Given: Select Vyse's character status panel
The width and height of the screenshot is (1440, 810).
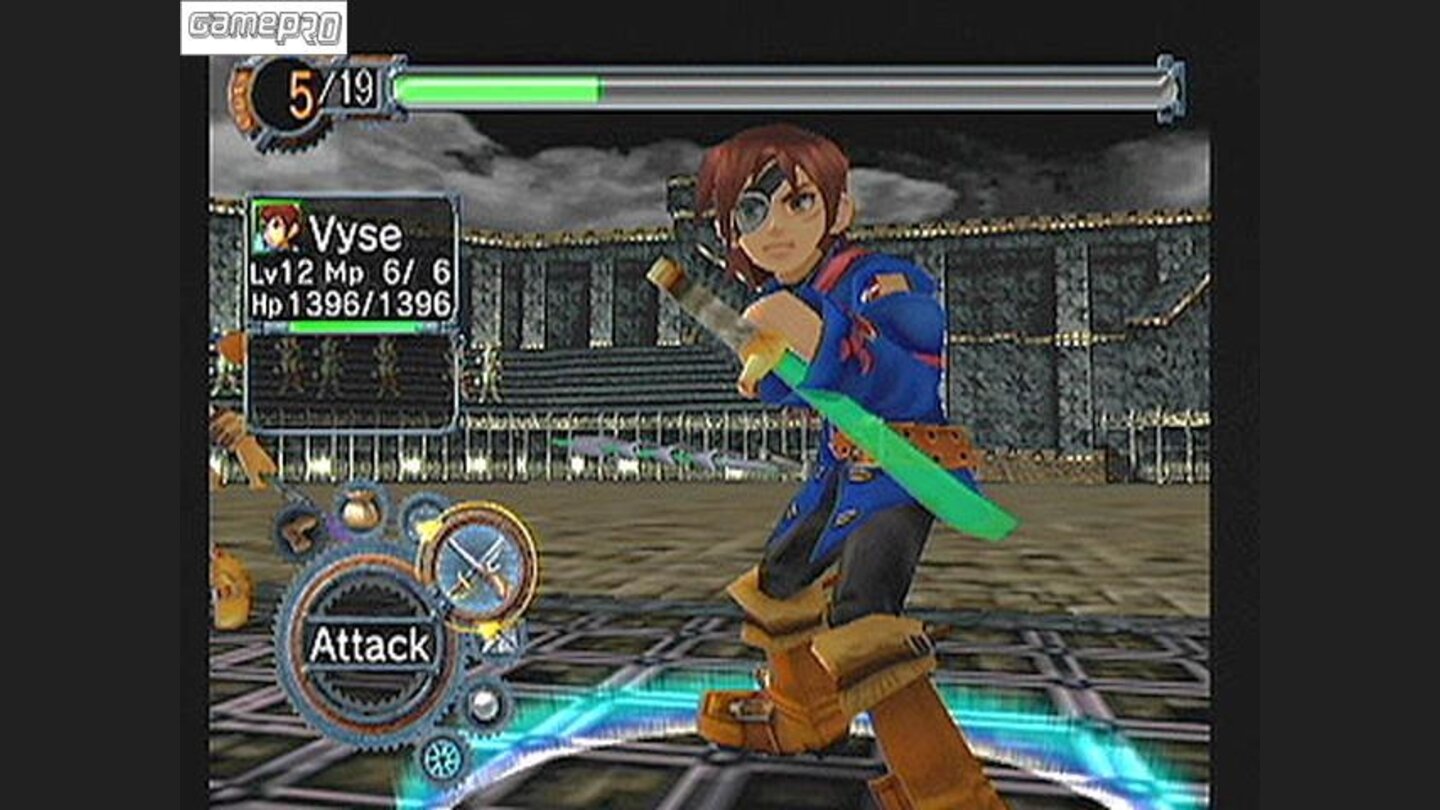Looking at the screenshot, I should point(352,264).
